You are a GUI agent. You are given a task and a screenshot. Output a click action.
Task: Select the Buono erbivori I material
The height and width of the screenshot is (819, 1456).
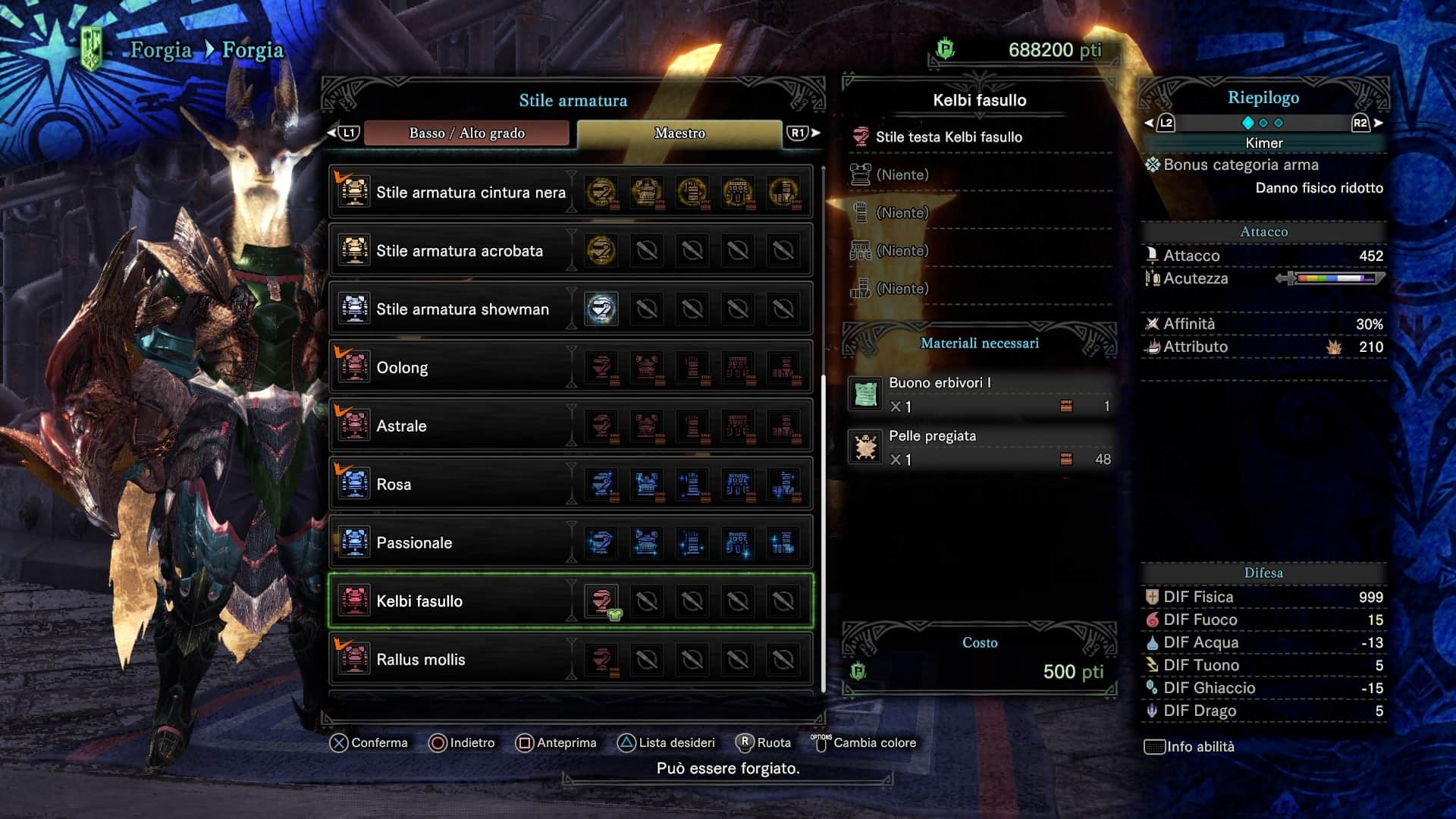point(978,394)
